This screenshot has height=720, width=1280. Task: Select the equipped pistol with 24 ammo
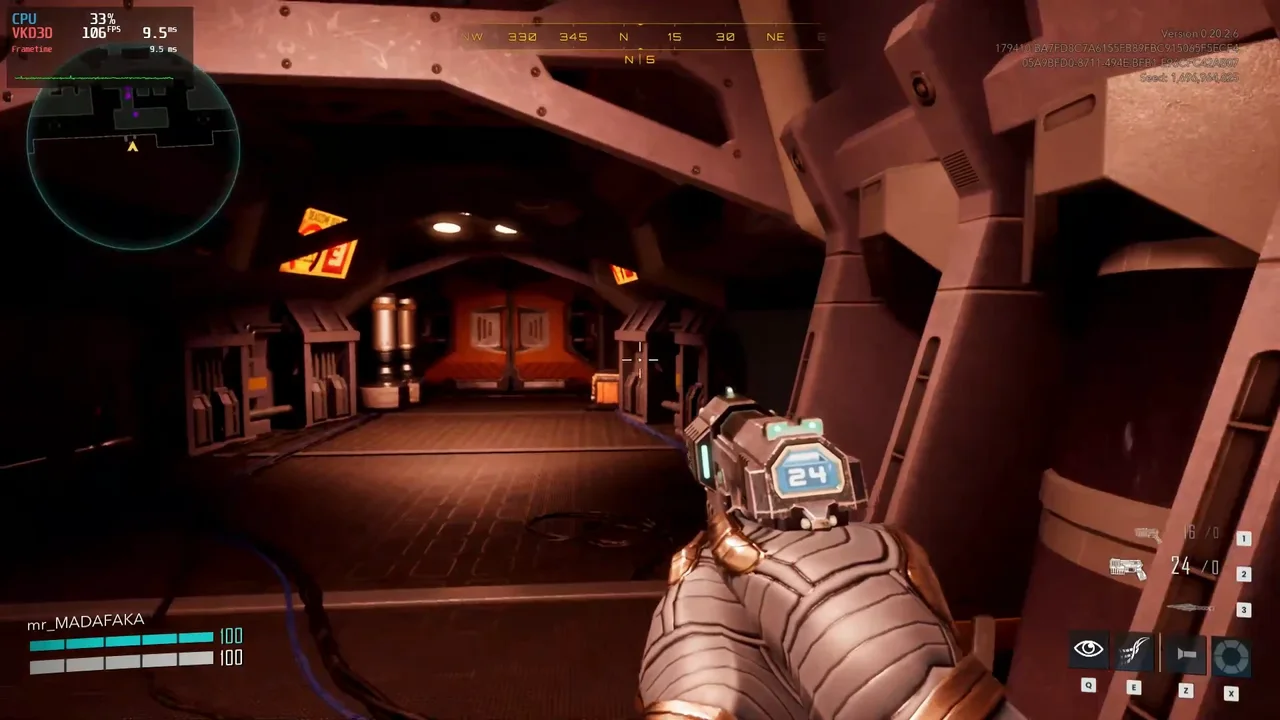click(1128, 568)
